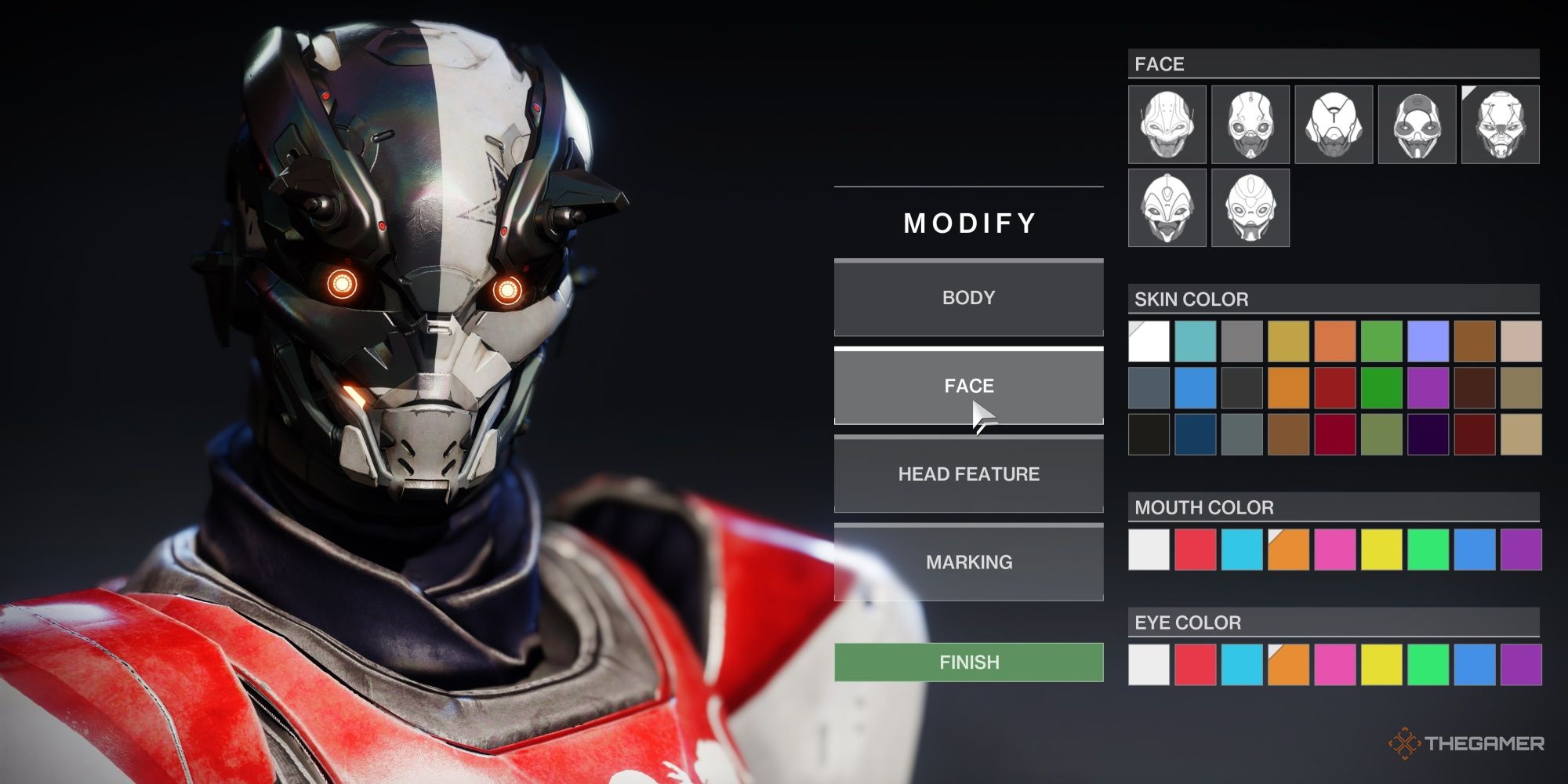Open the Body modify section
Image resolution: width=1568 pixels, height=784 pixels.
pos(968,298)
